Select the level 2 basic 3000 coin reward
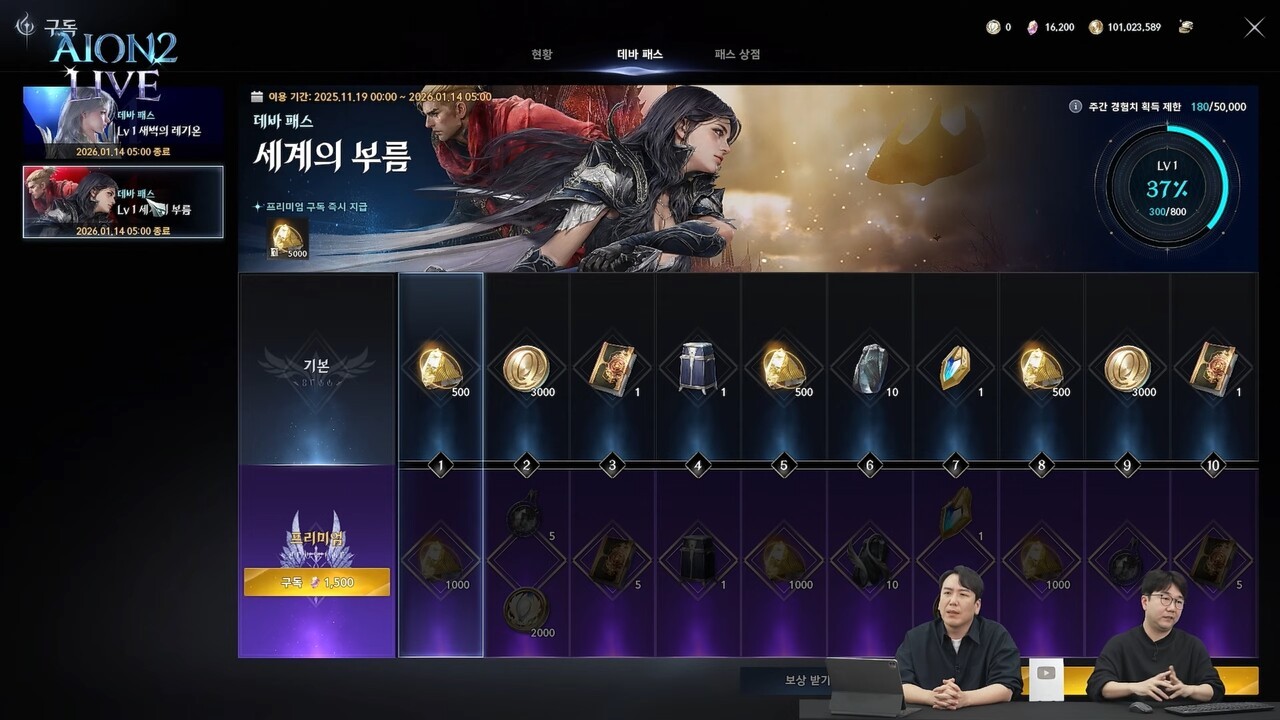 [x=525, y=369]
